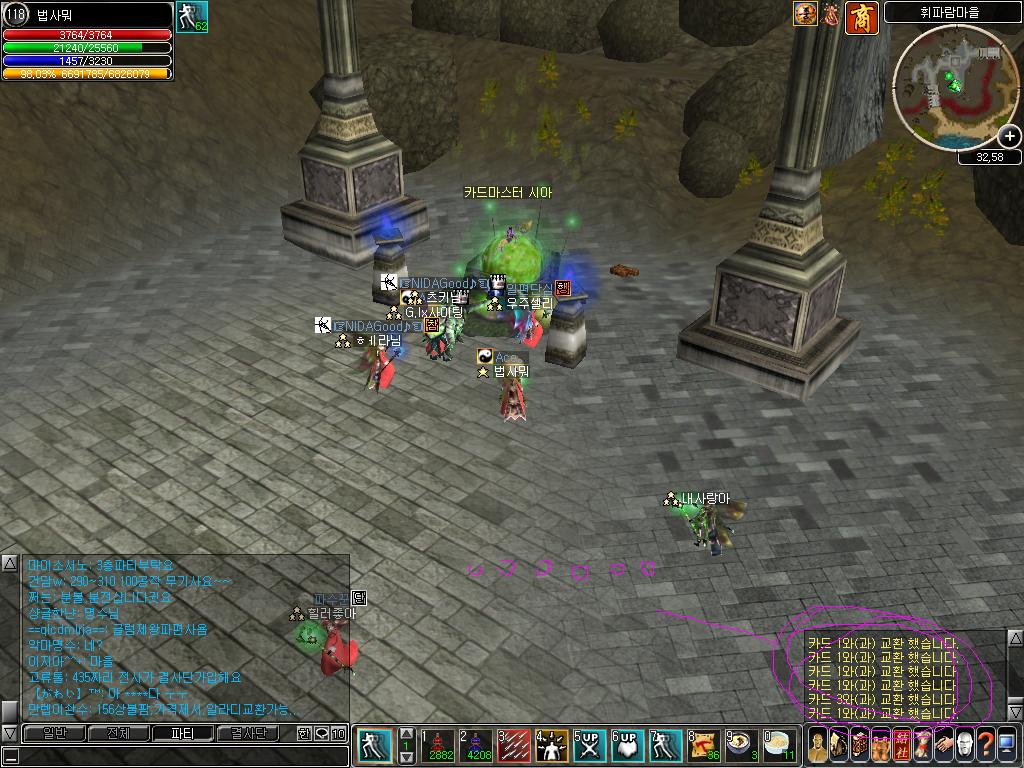Activate the crossed swords UP buff
This screenshot has width=1024, height=768.
pyautogui.click(x=589, y=746)
